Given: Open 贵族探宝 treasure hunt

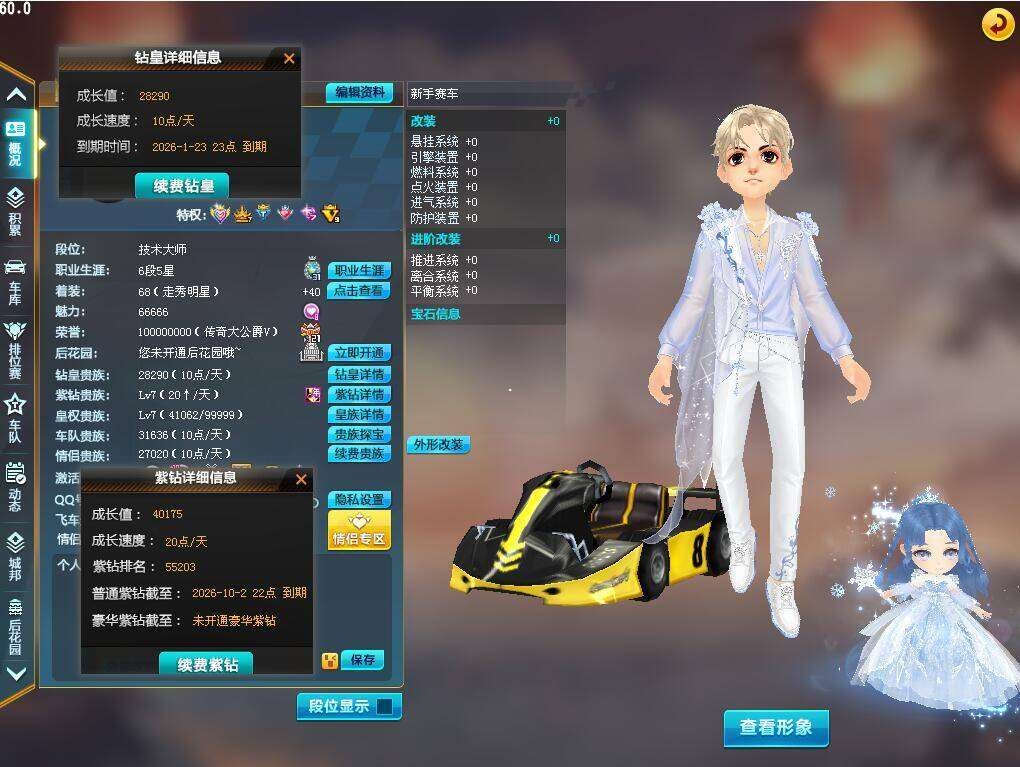Looking at the screenshot, I should tap(359, 434).
